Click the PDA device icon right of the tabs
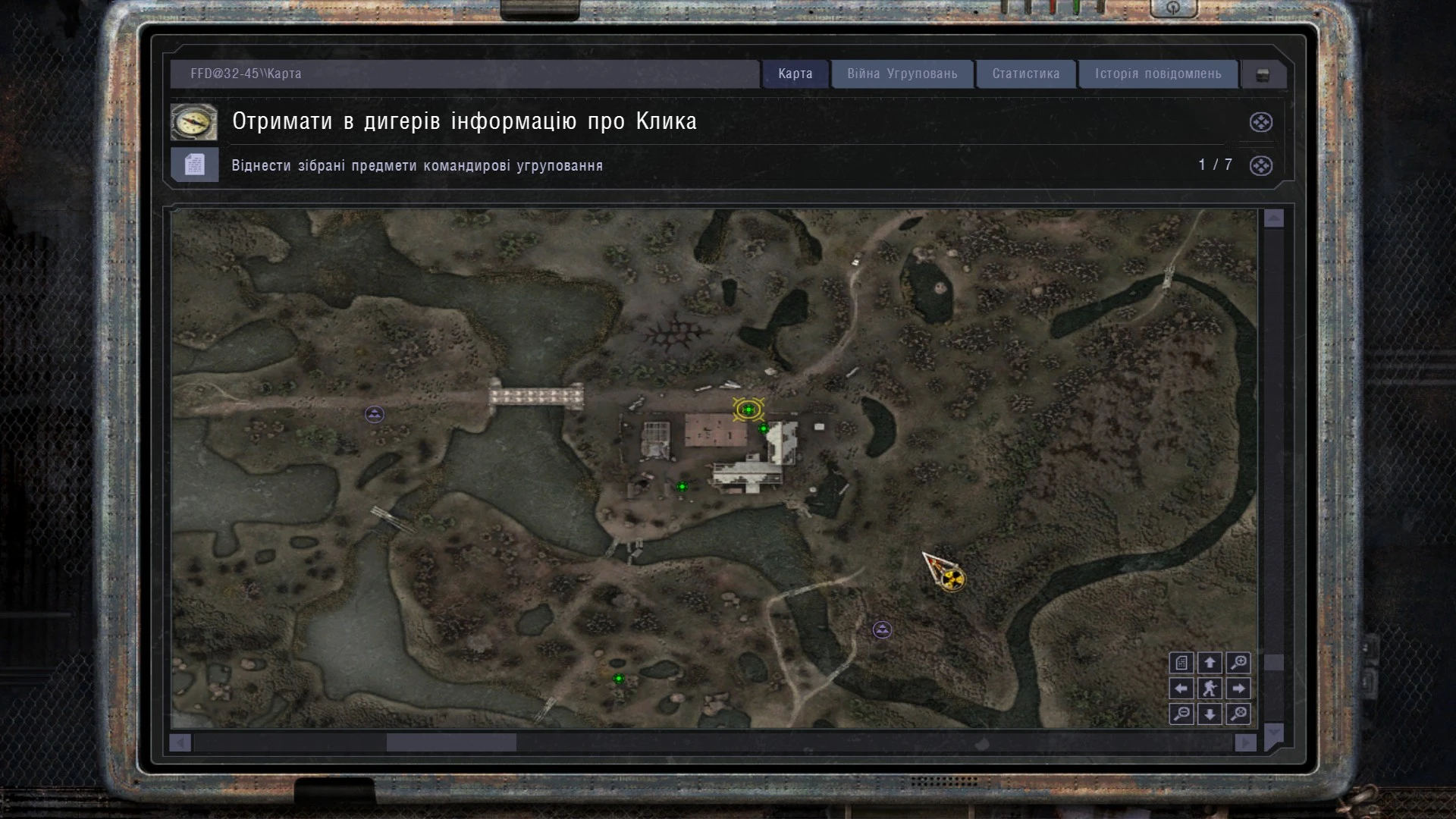This screenshot has width=1456, height=819. click(1263, 74)
